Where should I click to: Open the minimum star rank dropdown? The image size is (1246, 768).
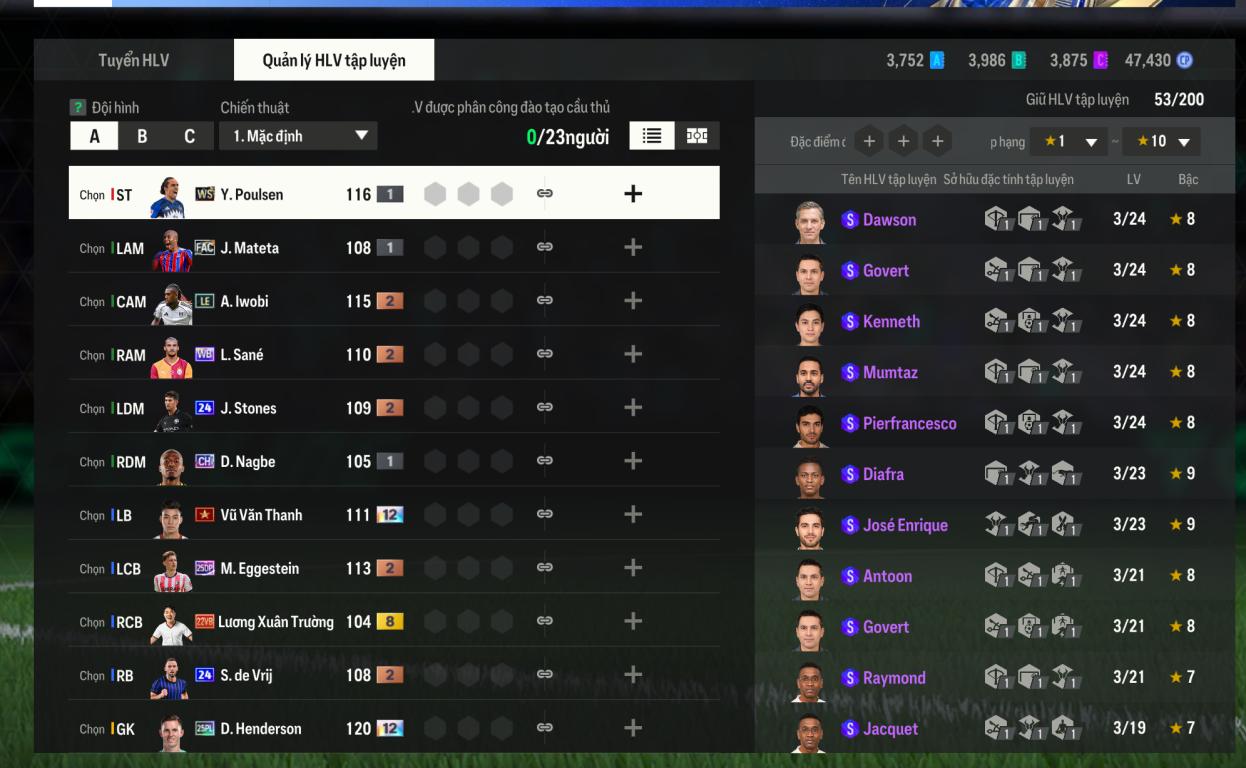pyautogui.click(x=1071, y=142)
